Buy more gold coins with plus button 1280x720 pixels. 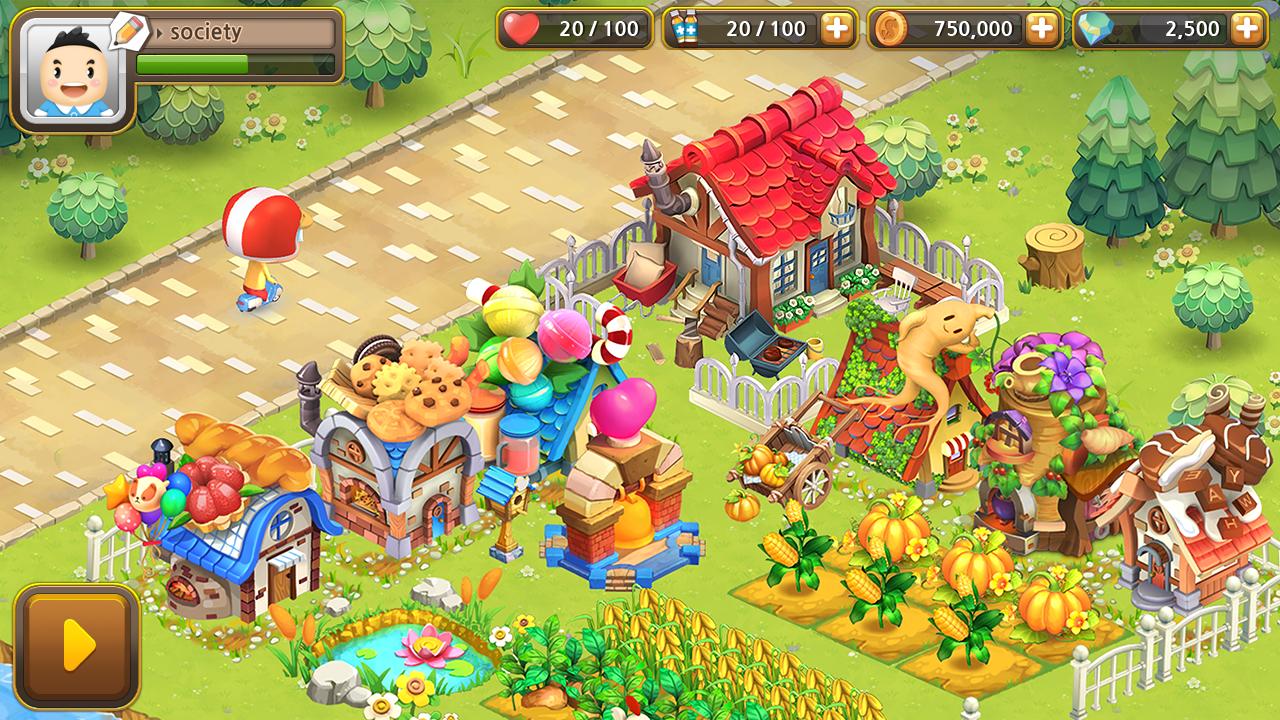click(x=1042, y=29)
